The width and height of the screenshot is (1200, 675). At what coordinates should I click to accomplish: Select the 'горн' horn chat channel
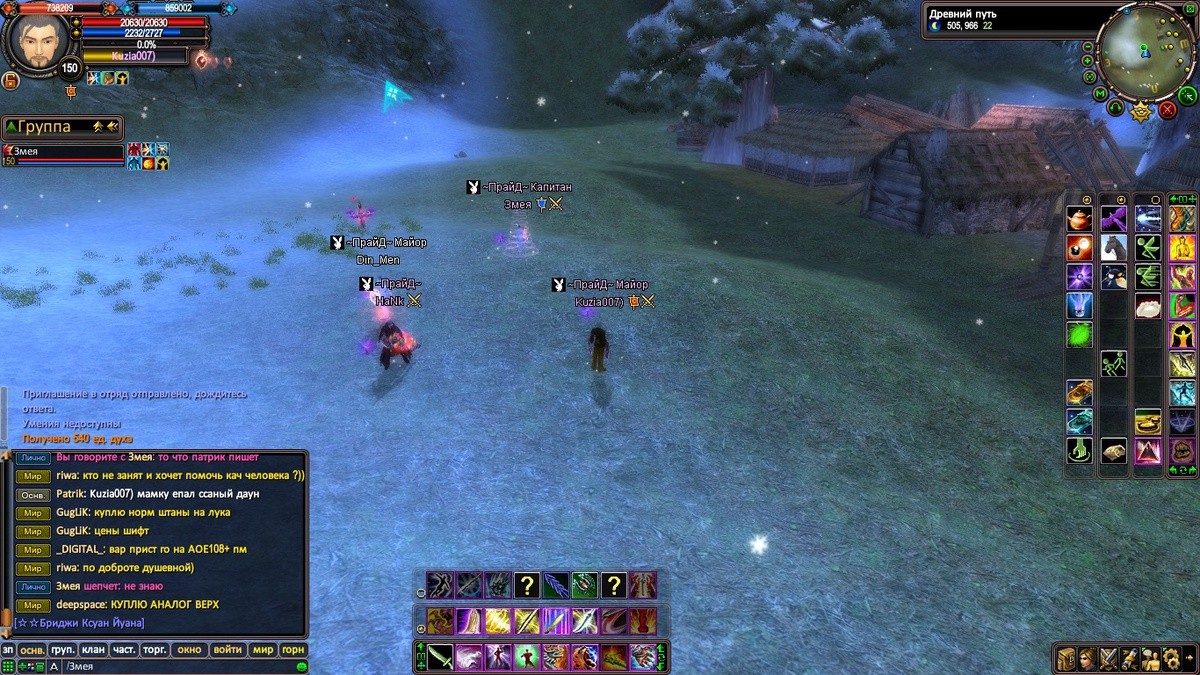(293, 650)
